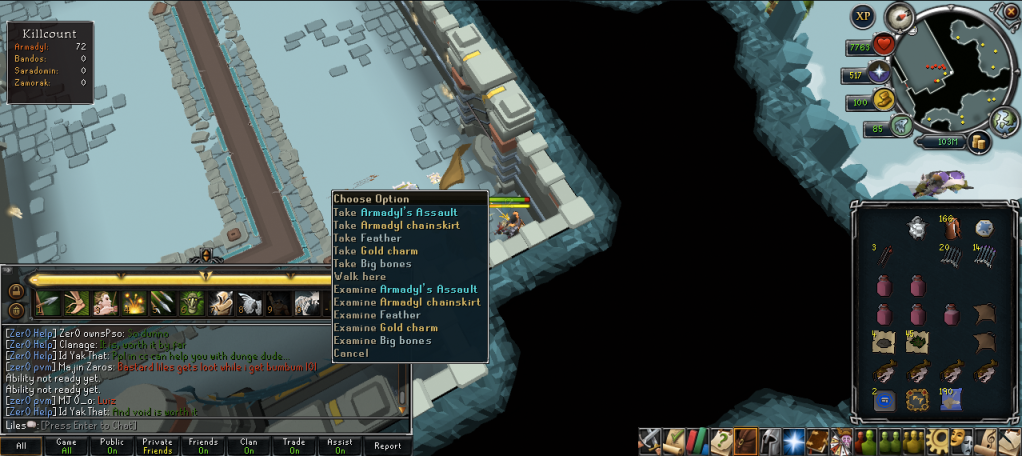Switch to the Clan chat tab
The width and height of the screenshot is (1022, 456).
249,446
